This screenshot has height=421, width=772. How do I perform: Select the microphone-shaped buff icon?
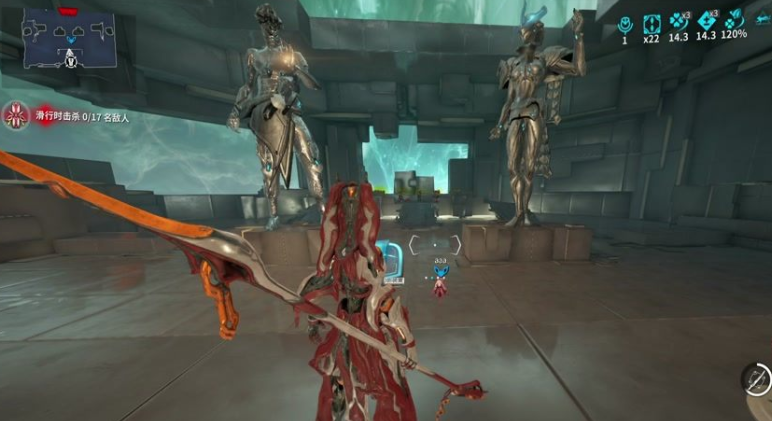coord(625,23)
